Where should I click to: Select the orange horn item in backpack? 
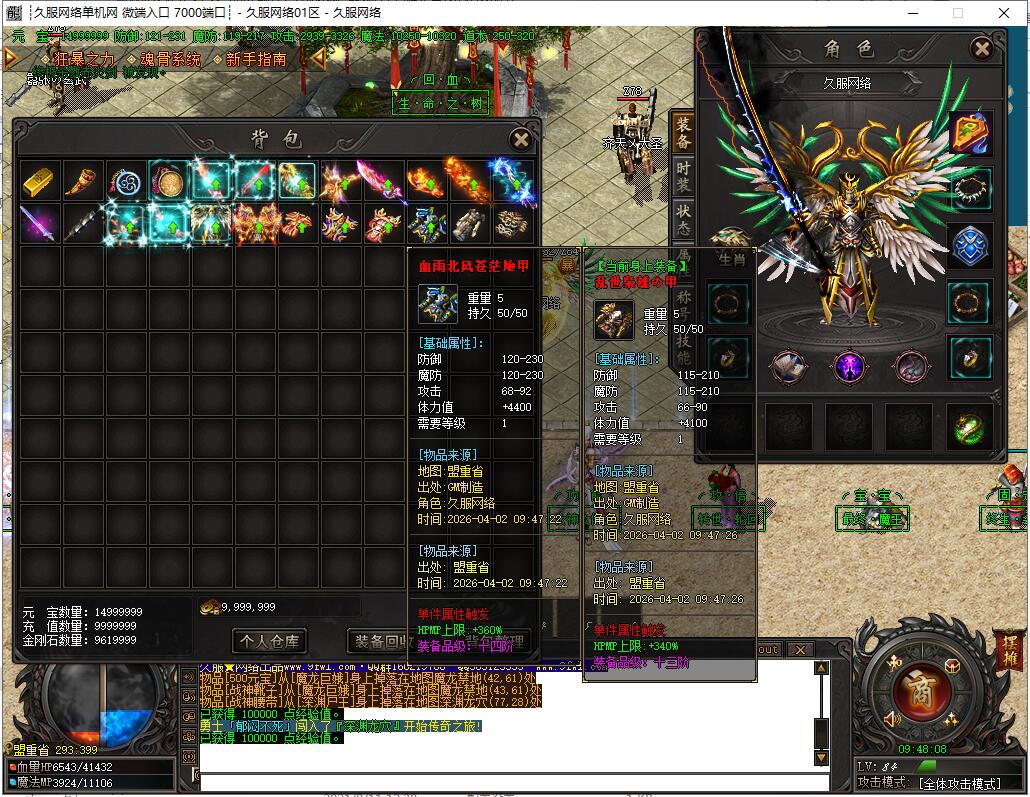coord(82,181)
